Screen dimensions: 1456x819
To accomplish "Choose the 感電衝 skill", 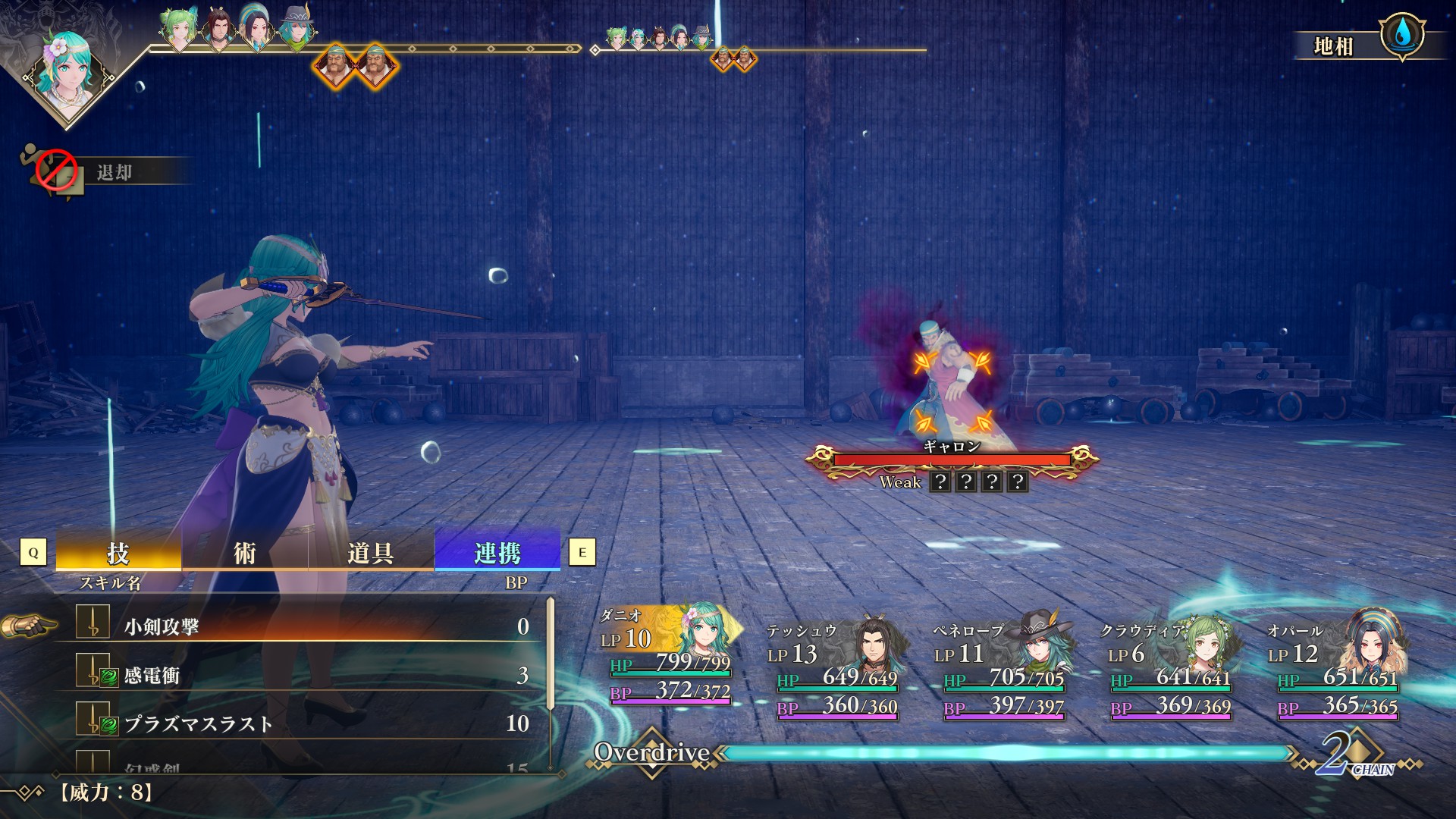I will [x=303, y=675].
